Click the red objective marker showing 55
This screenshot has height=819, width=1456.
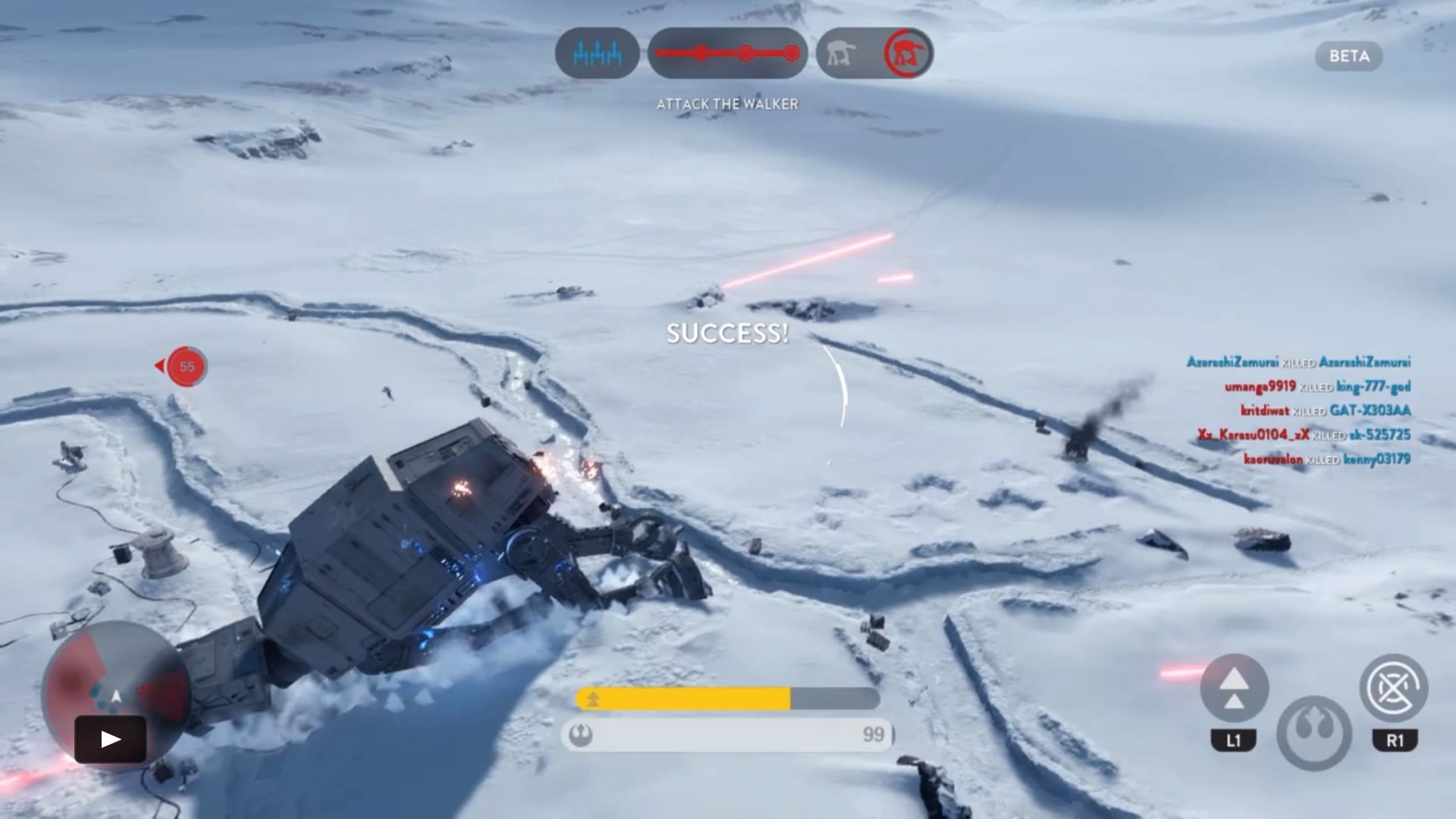pos(186,366)
